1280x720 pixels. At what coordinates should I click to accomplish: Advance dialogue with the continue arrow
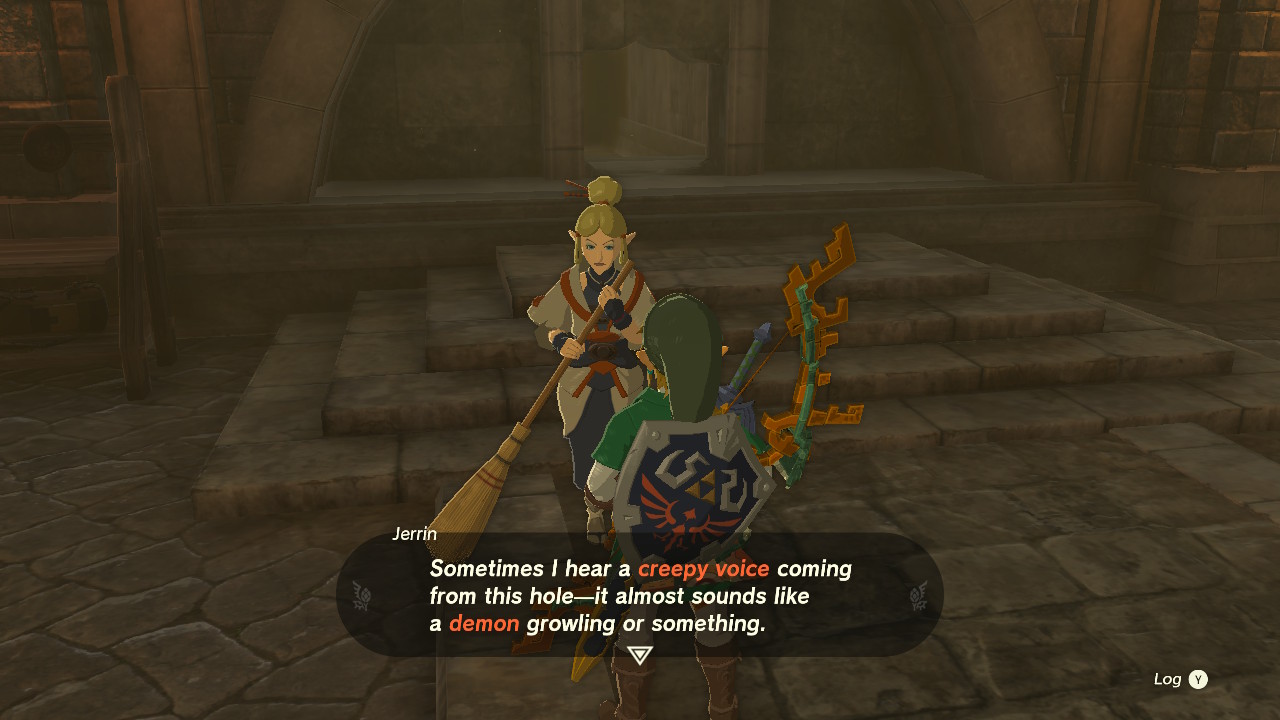pos(640,655)
